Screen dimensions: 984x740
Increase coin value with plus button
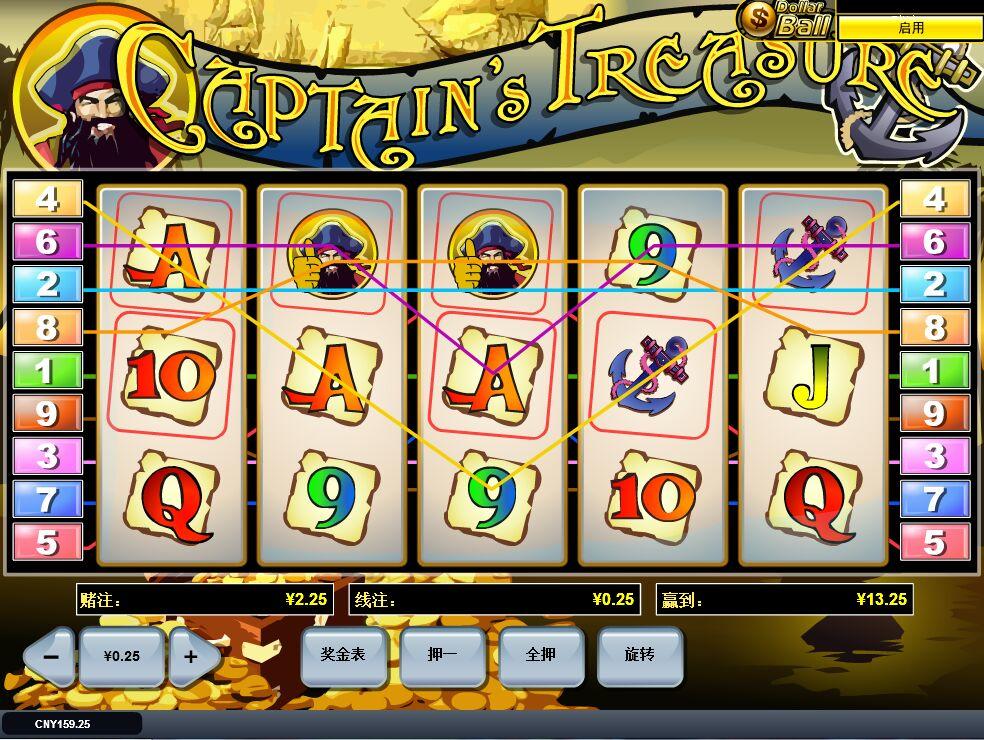[192, 657]
